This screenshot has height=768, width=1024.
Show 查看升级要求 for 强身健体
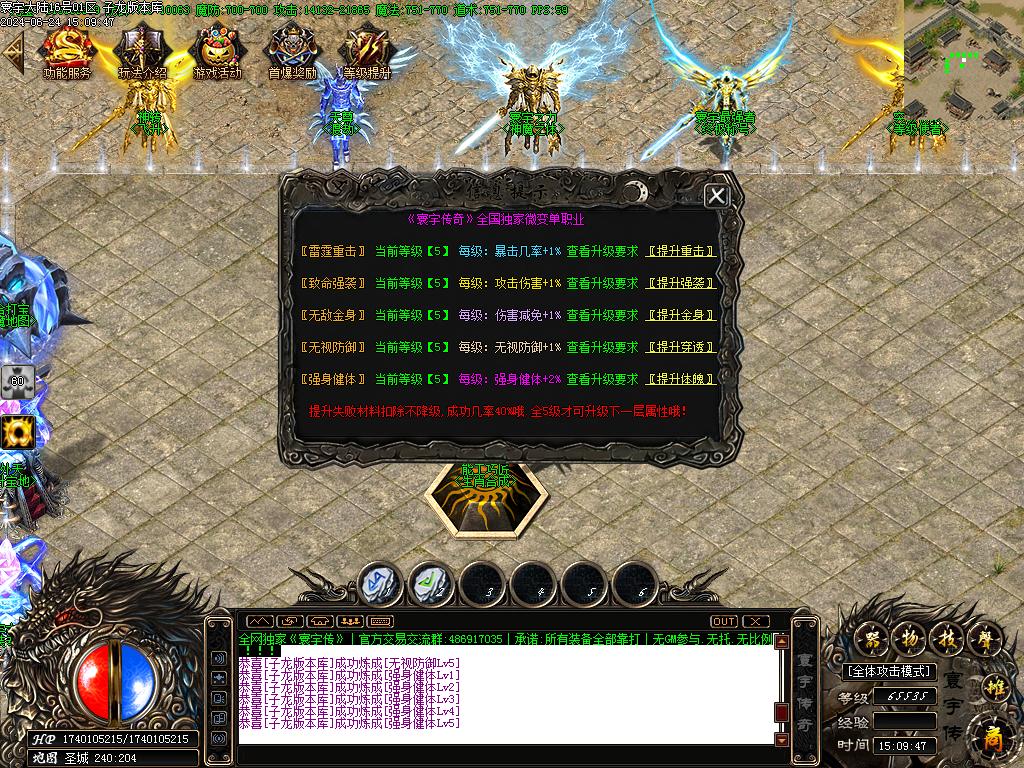point(602,380)
